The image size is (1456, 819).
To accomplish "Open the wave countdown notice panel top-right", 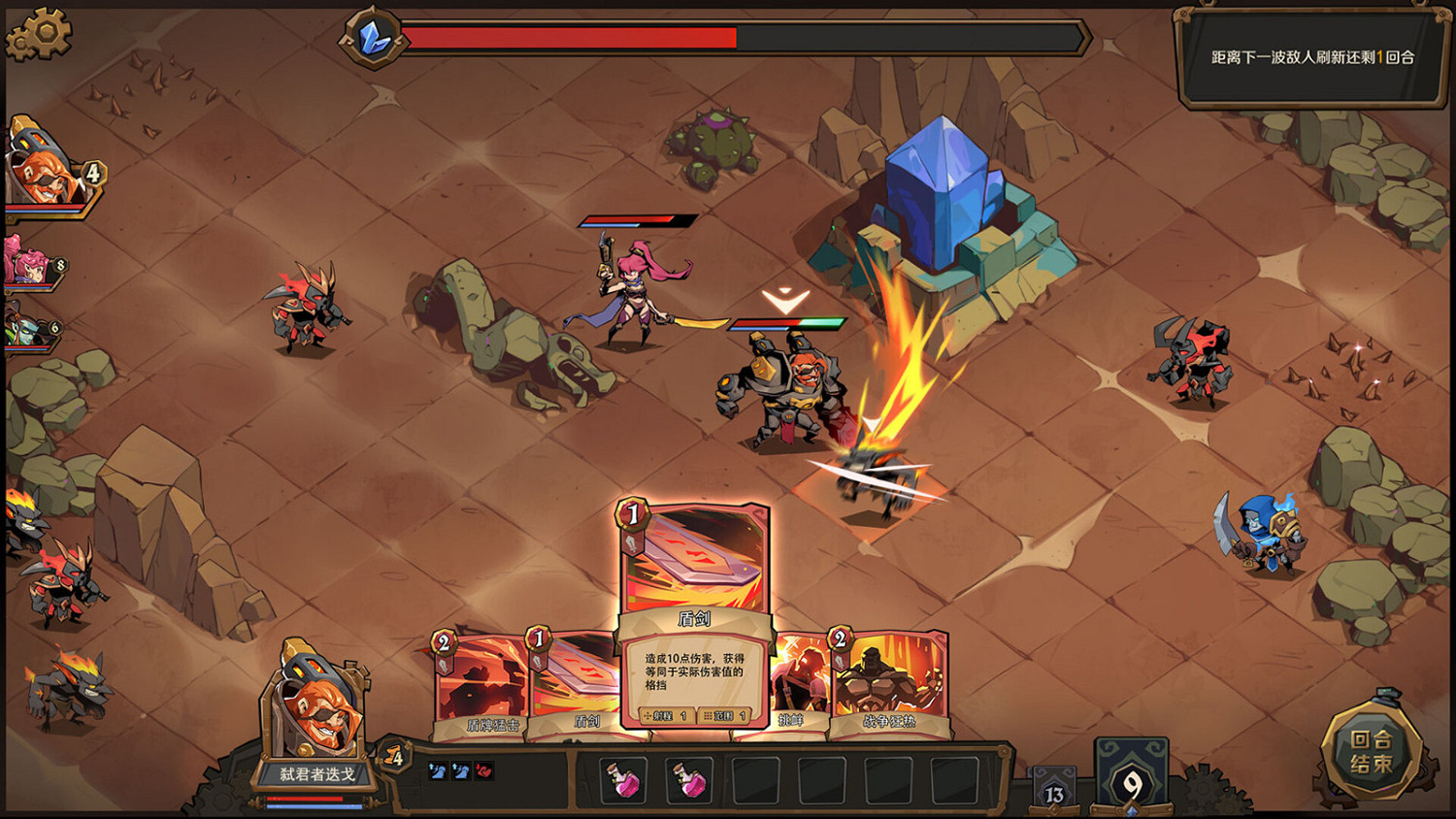I will [1310, 53].
